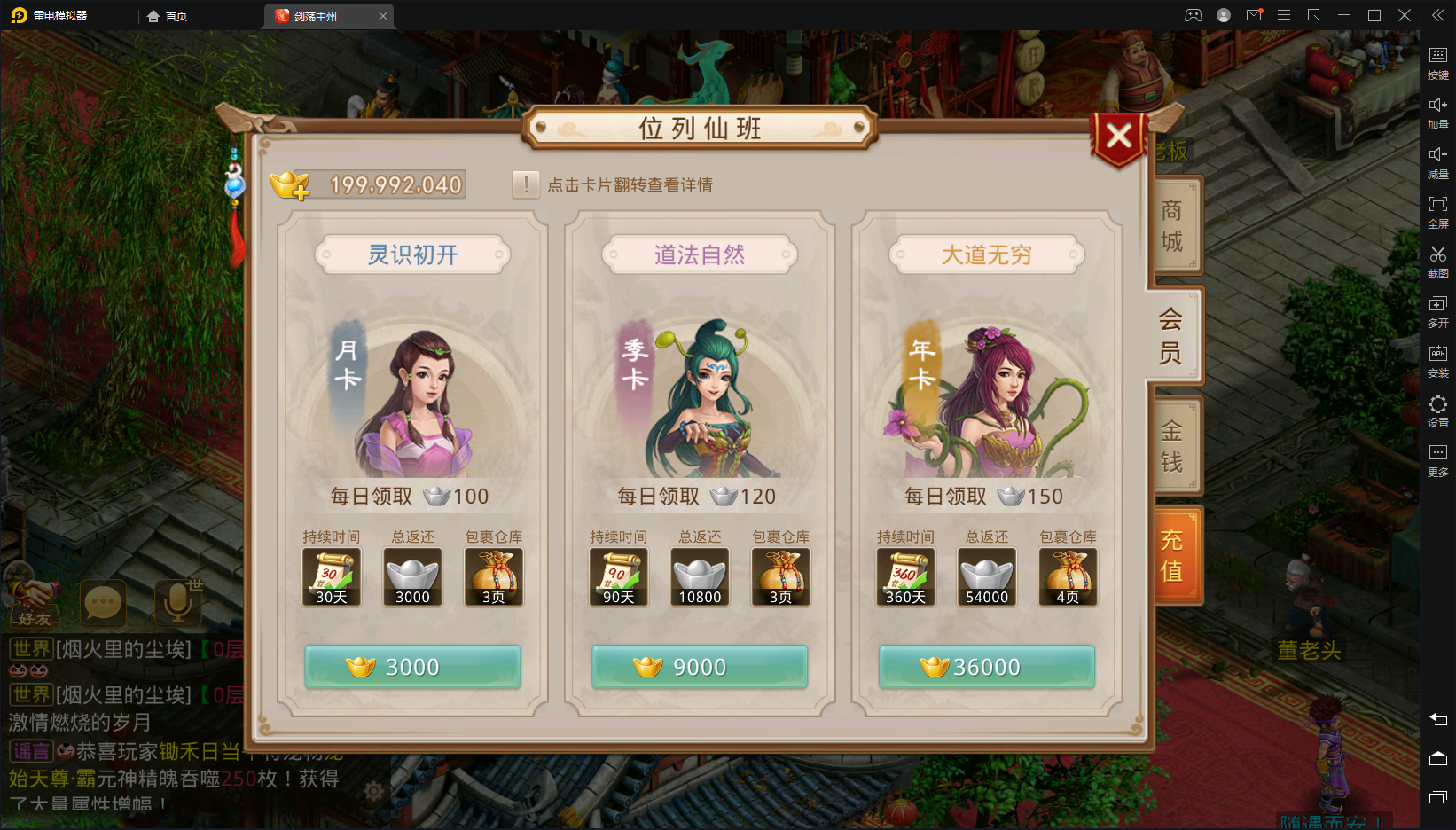Viewport: 1456px width, 830px height.
Task: Buy the monthly card for 3000
Action: click(x=412, y=667)
